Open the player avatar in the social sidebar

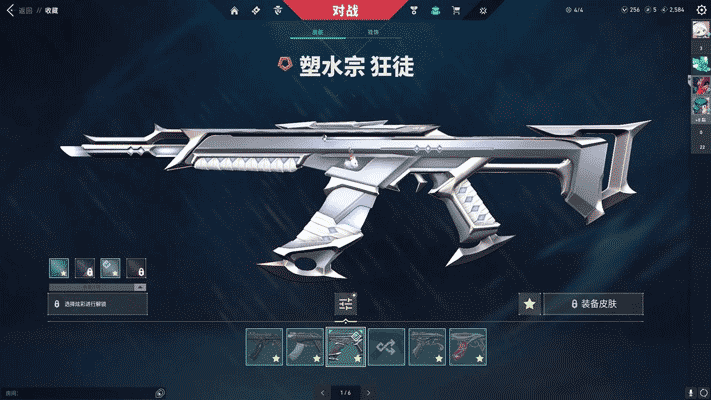pos(700,30)
